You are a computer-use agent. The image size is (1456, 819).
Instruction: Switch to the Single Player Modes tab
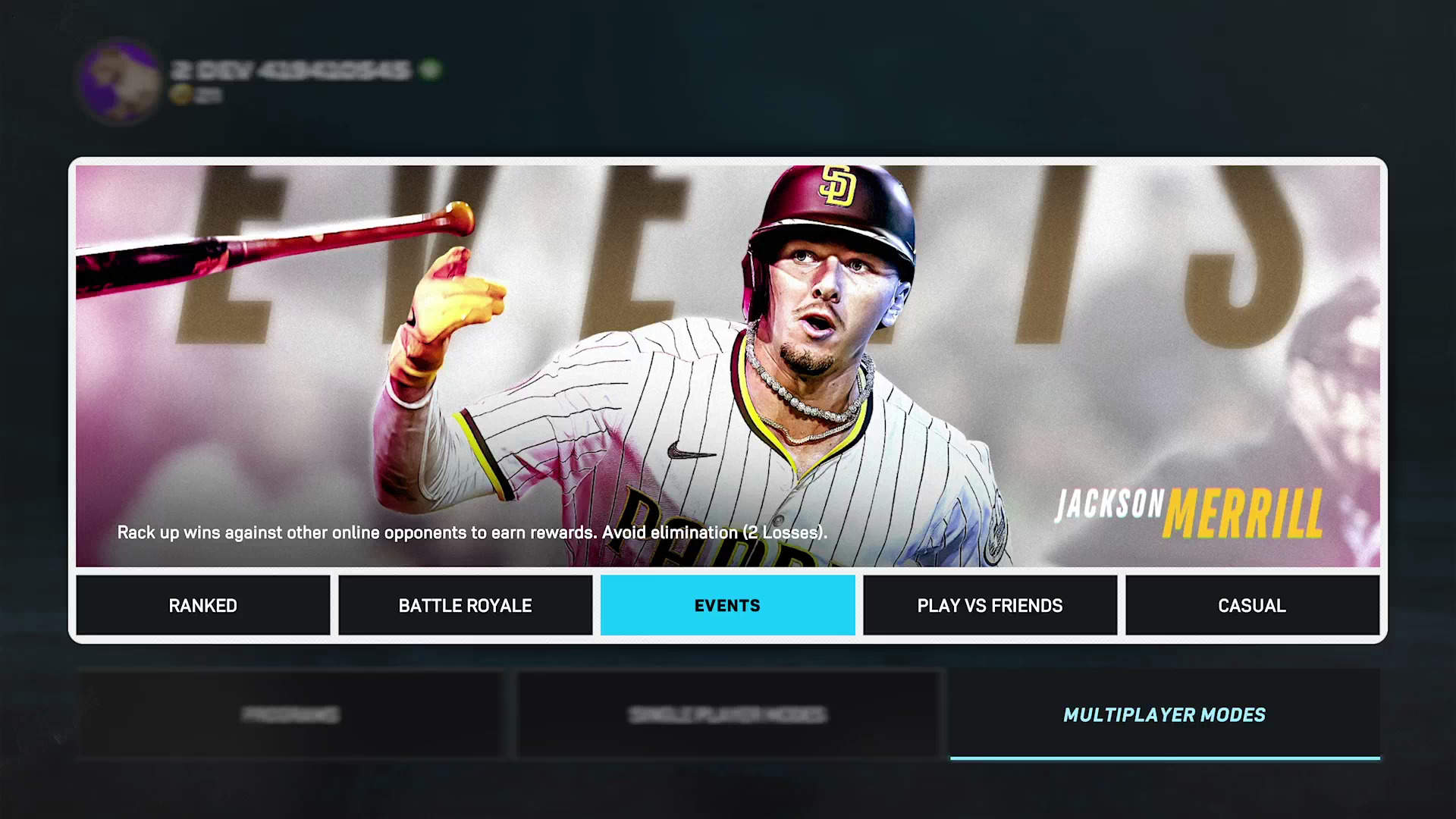pyautogui.click(x=727, y=714)
